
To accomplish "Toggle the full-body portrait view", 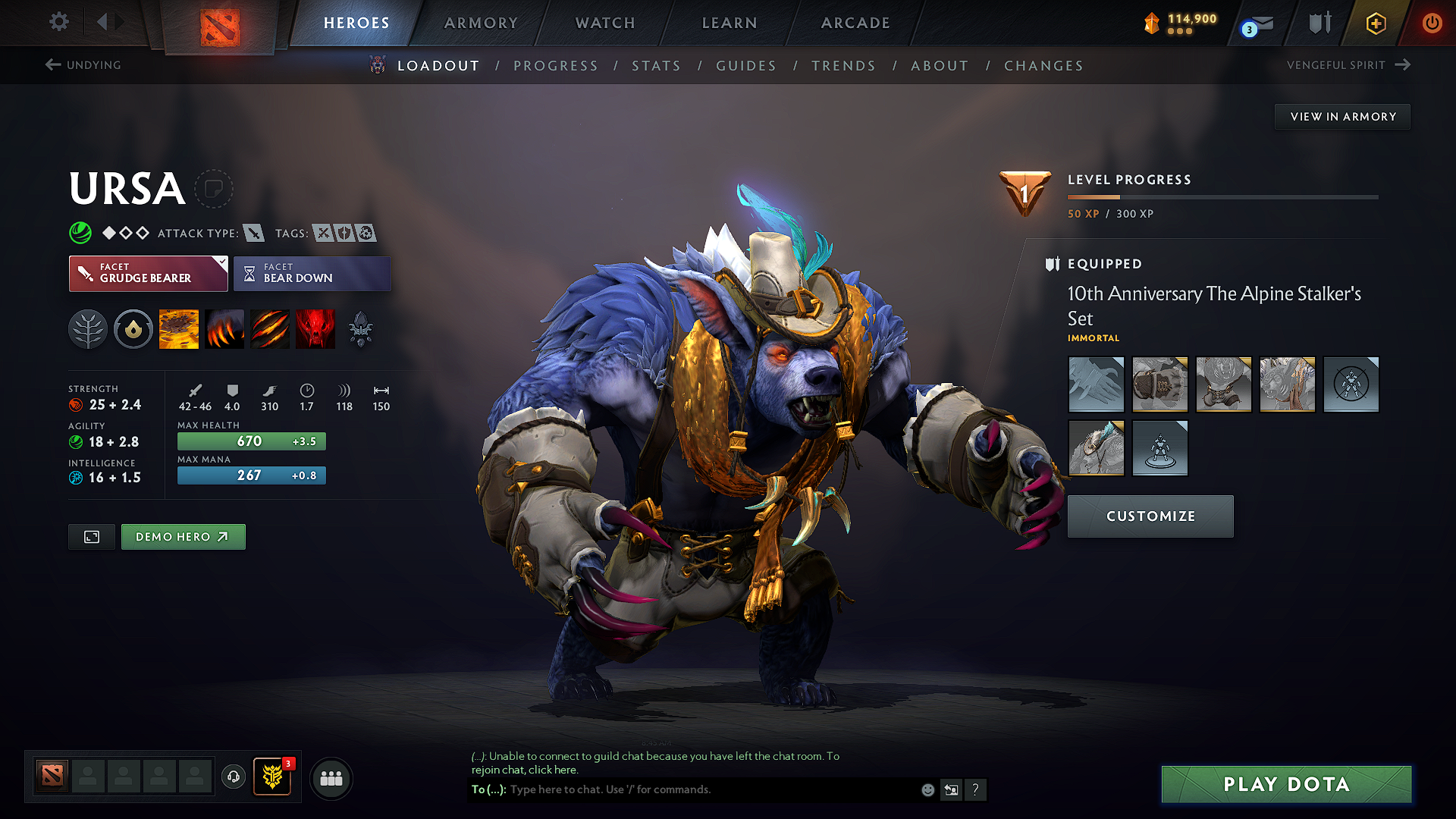I will coord(91,536).
